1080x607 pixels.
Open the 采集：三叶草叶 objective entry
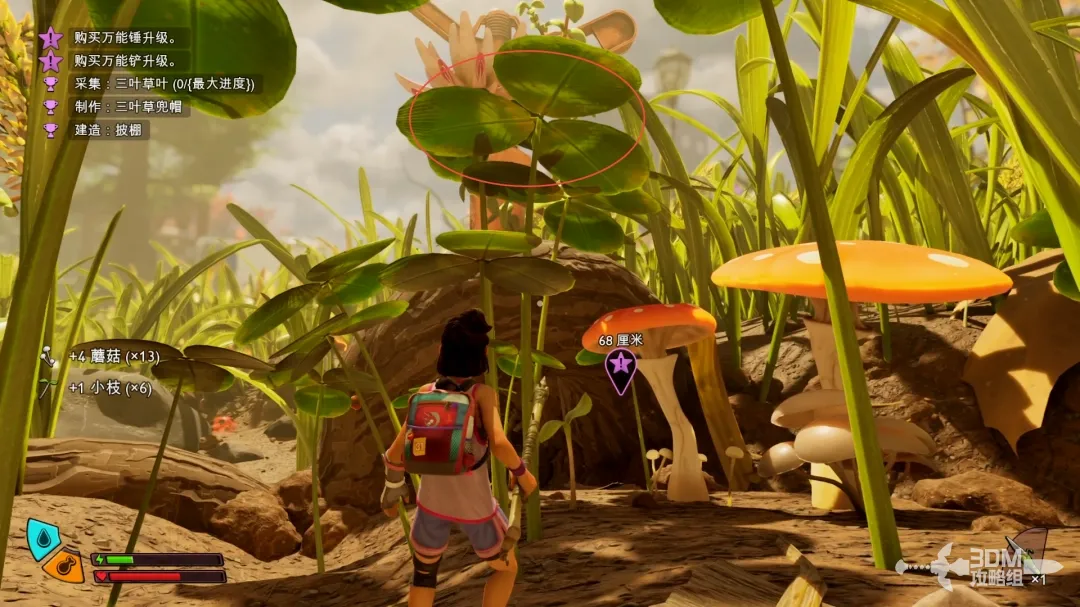(164, 84)
